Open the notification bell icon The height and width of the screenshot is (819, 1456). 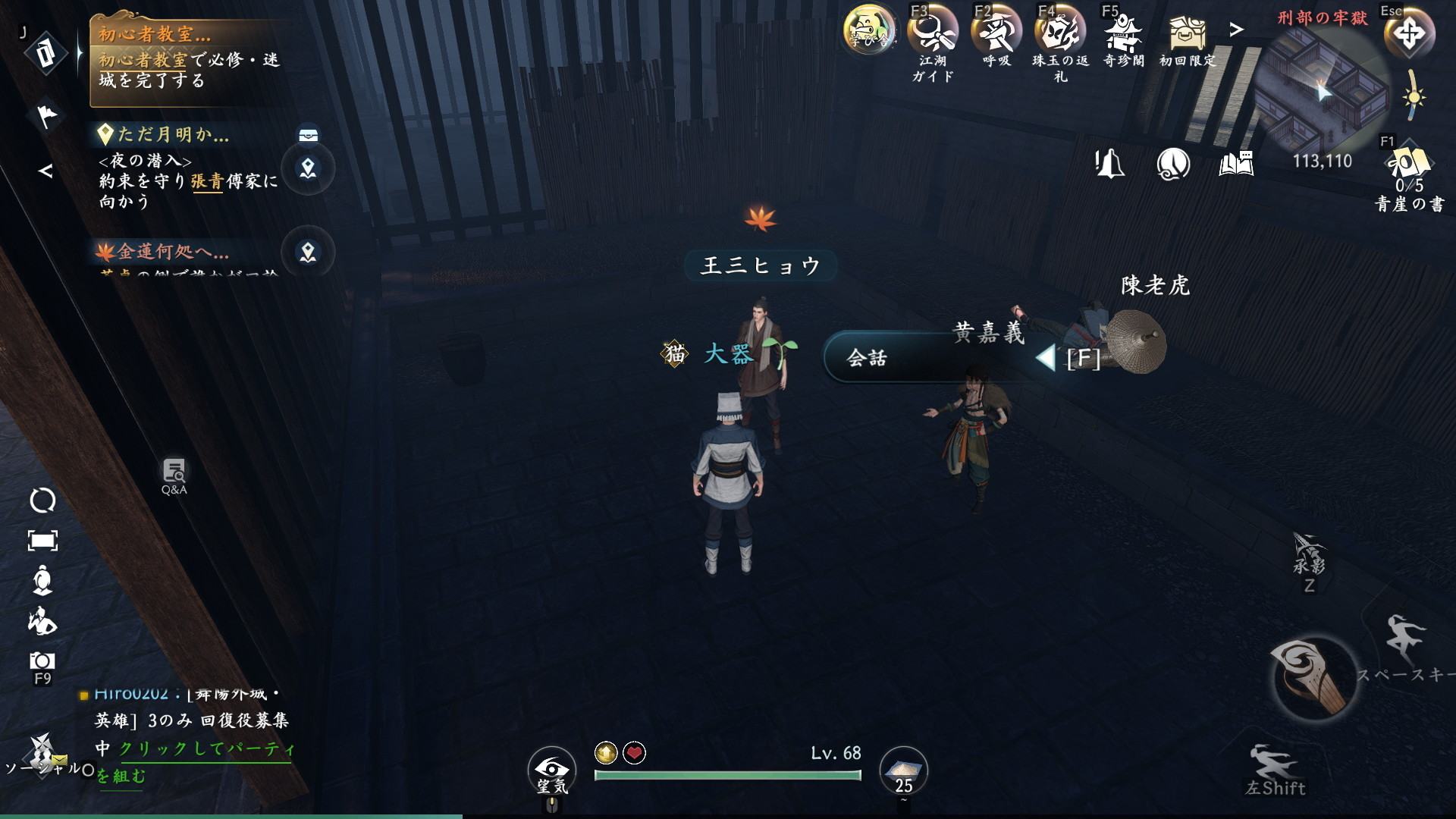coord(1109,164)
